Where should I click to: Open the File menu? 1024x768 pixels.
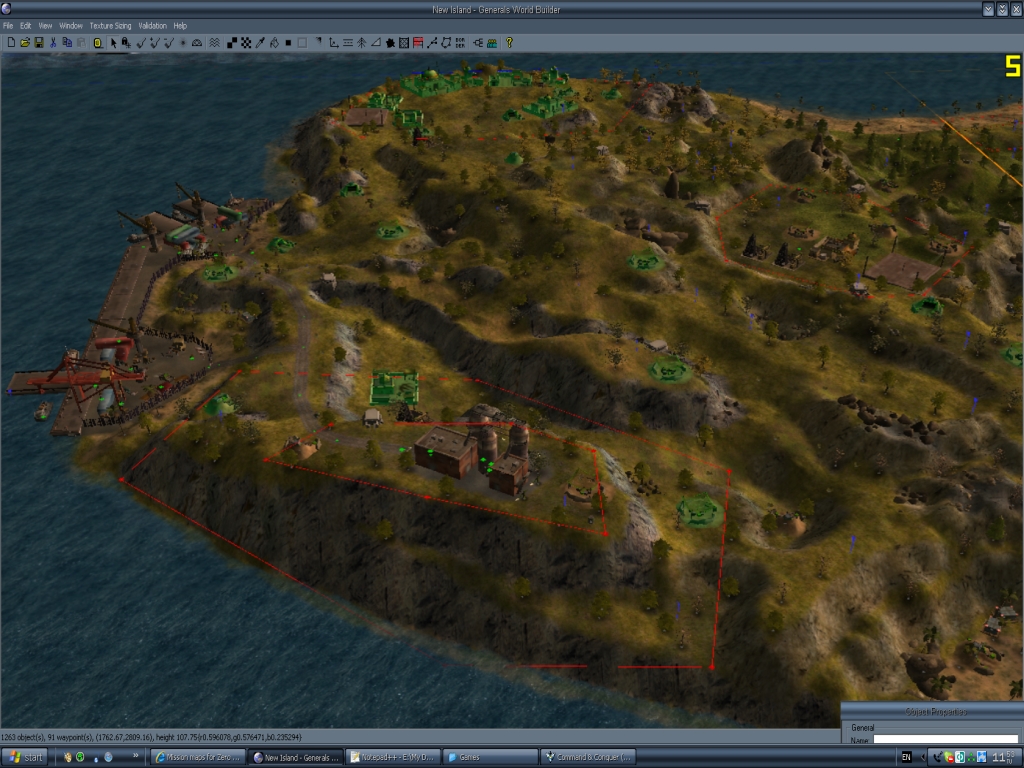click(8, 25)
